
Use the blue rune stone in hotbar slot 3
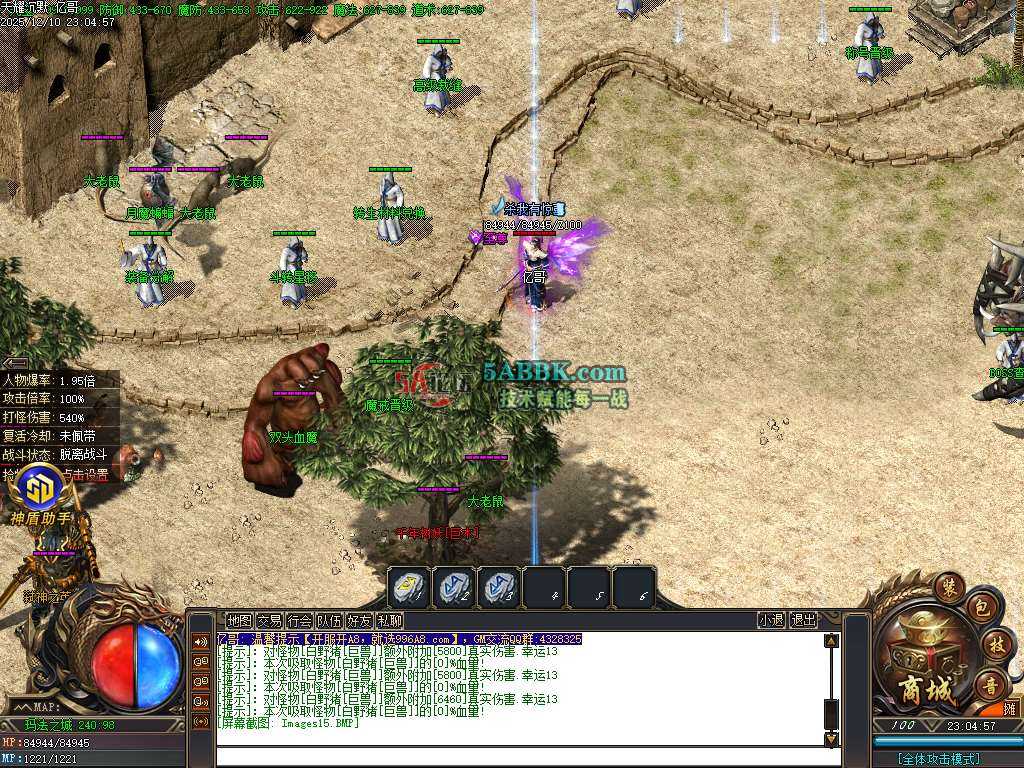[499, 587]
